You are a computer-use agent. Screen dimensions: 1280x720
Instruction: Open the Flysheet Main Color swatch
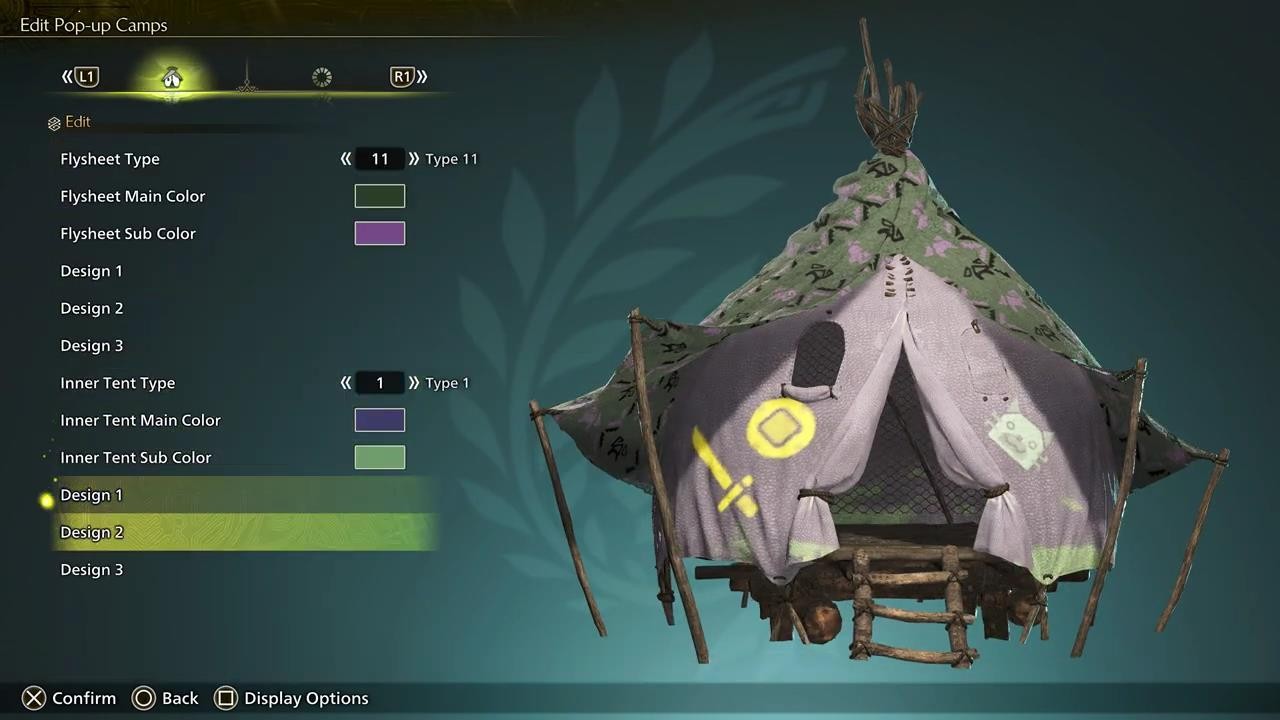pyautogui.click(x=380, y=196)
